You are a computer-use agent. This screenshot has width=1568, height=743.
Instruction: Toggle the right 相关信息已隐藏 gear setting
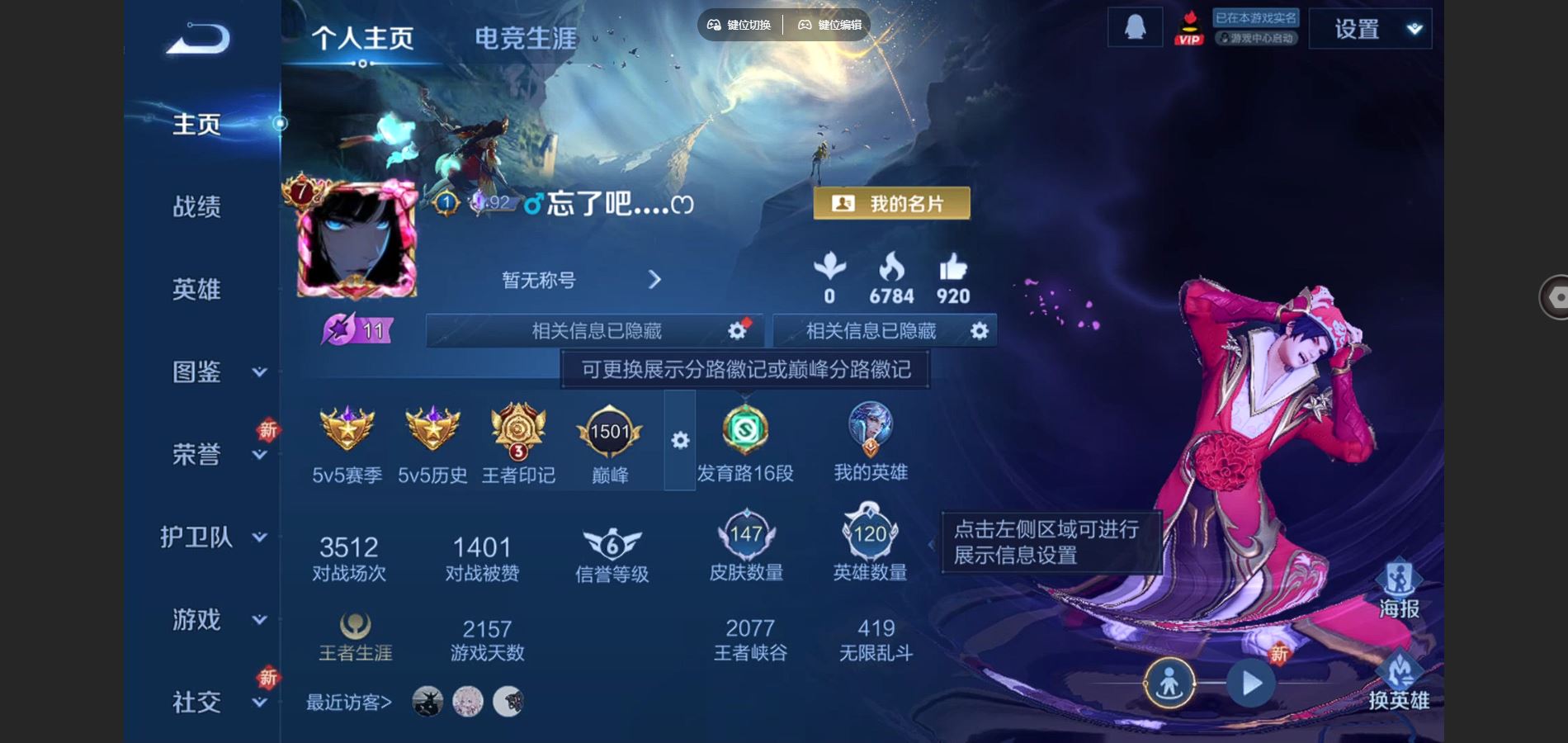click(x=979, y=330)
